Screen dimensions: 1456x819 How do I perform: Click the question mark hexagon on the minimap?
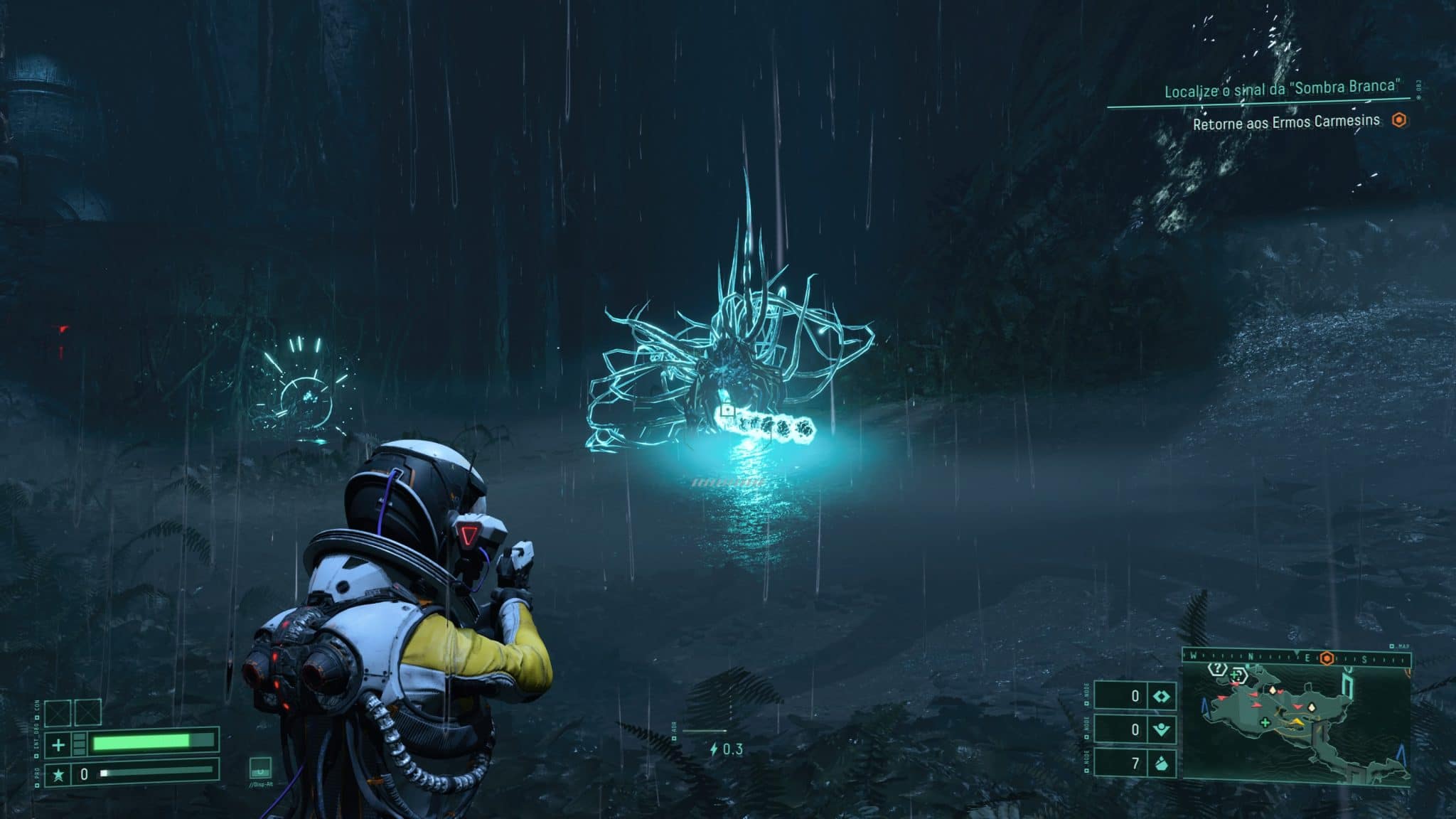[1218, 669]
